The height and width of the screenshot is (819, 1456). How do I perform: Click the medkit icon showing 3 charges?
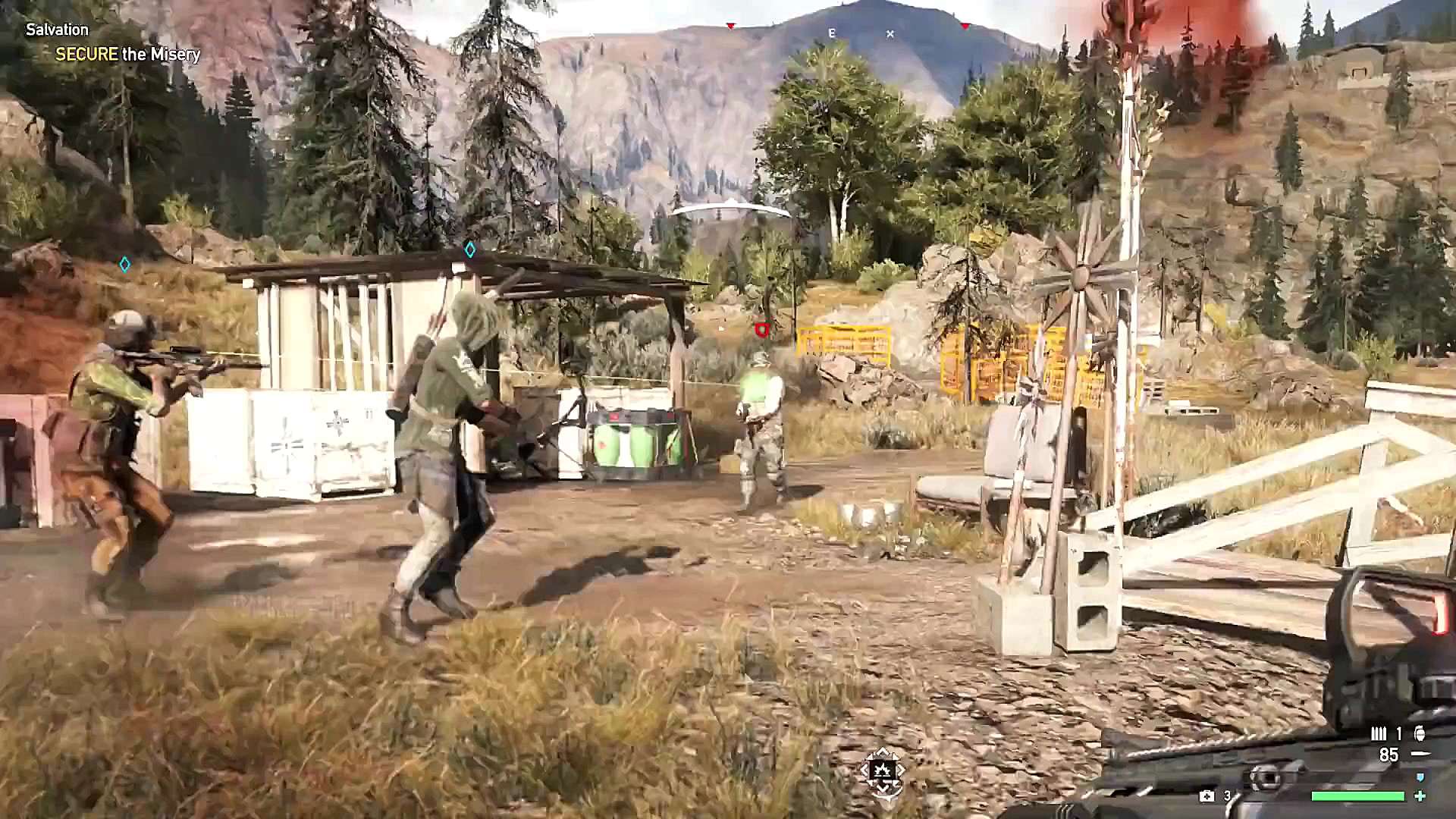[x=1207, y=797]
